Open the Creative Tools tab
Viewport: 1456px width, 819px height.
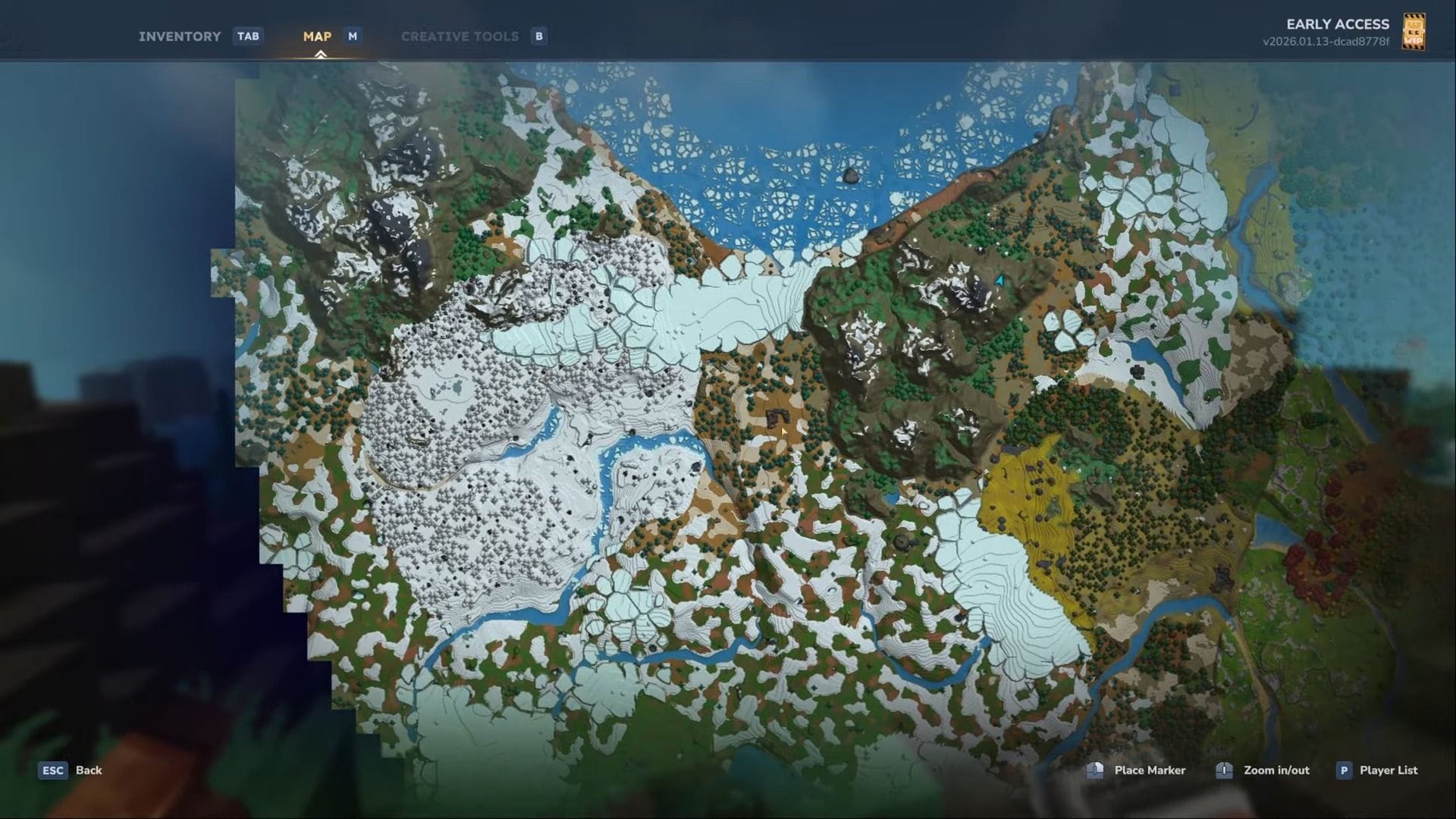coord(460,36)
